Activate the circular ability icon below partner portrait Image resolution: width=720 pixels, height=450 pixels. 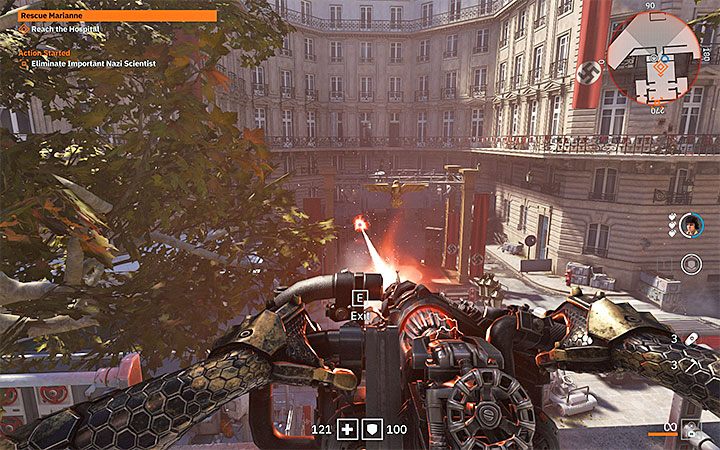pos(691,264)
